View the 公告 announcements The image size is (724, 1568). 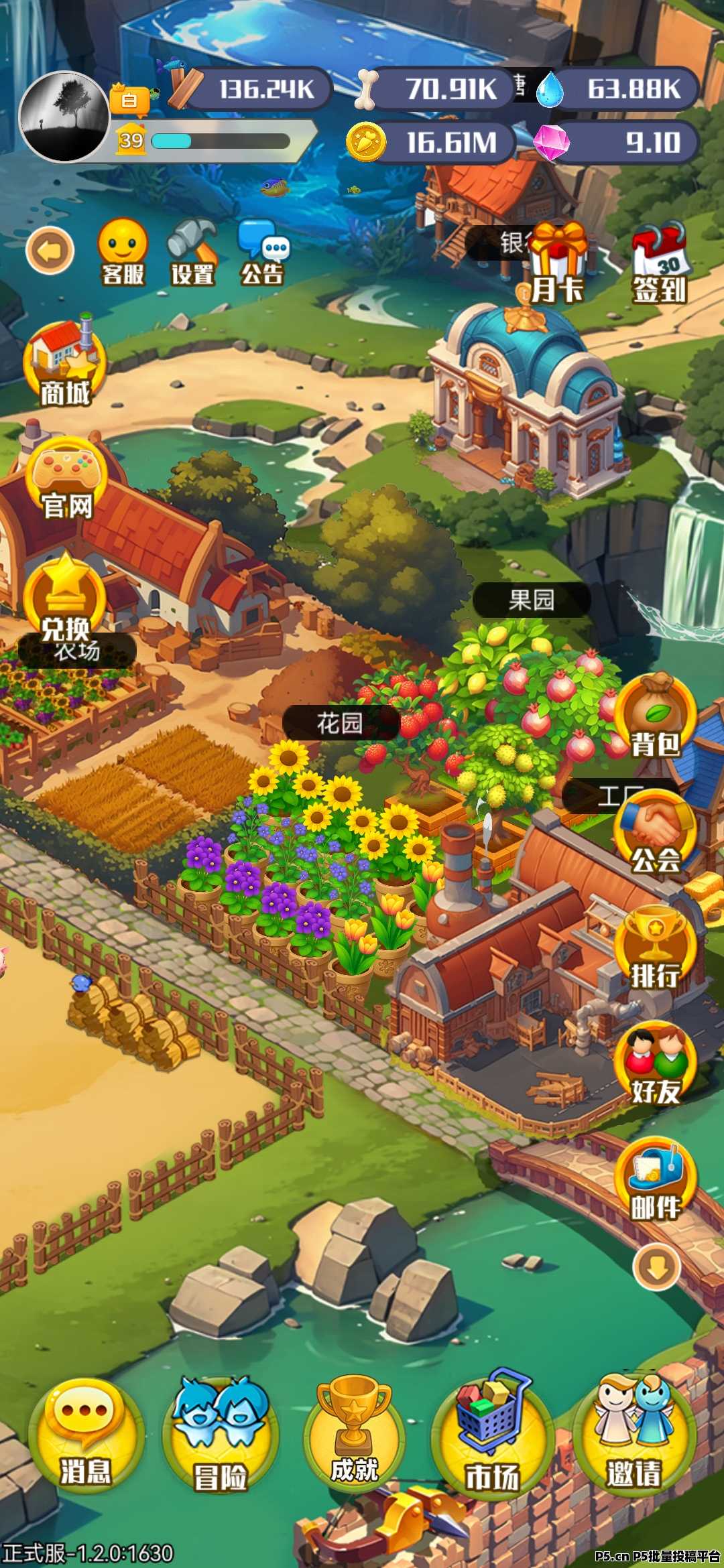click(x=263, y=251)
